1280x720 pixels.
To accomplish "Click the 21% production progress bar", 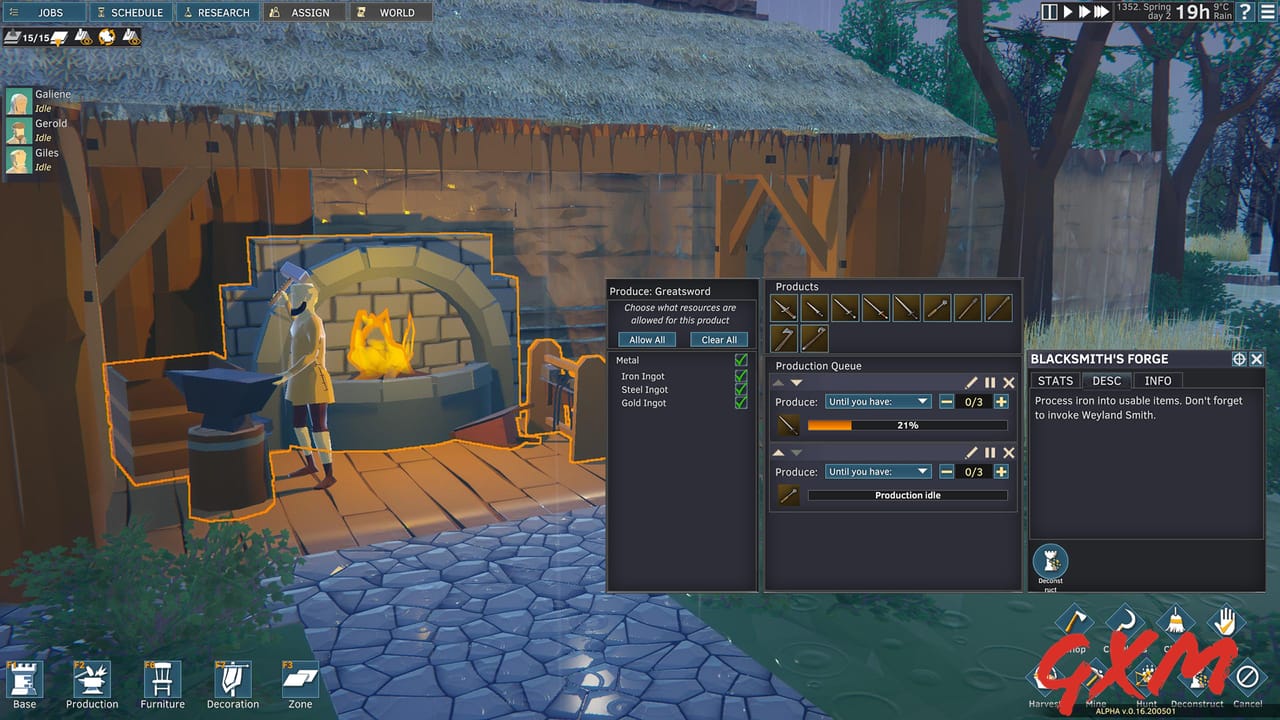I will click(908, 425).
